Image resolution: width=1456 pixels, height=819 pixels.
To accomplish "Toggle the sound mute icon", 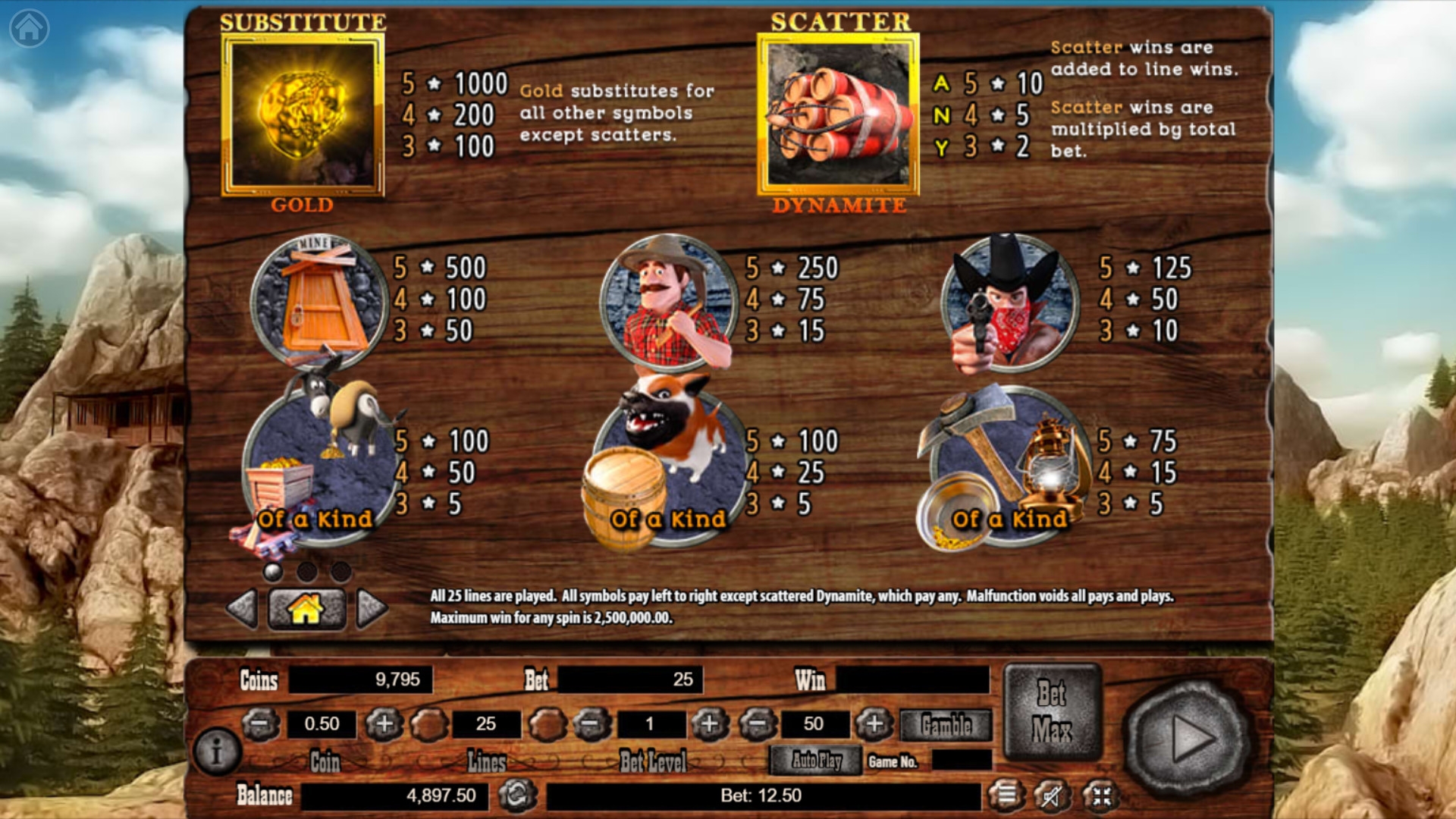I will click(x=1053, y=795).
